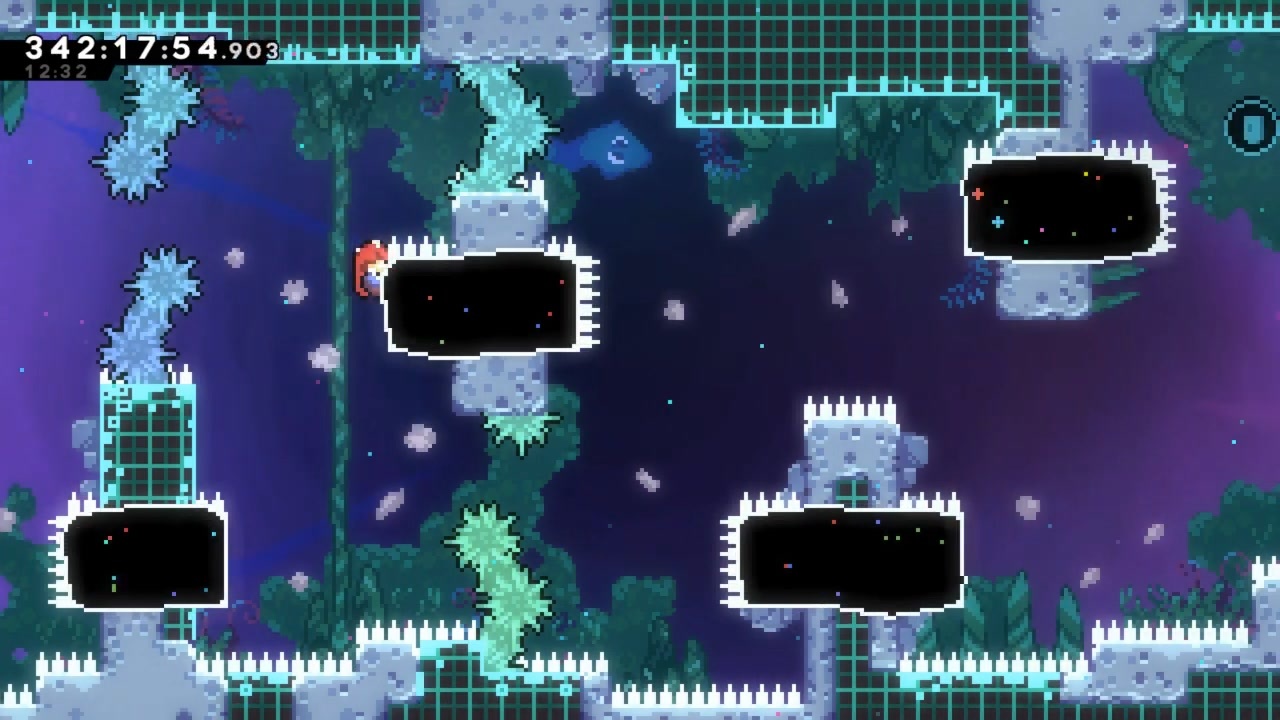Image resolution: width=1280 pixels, height=720 pixels.
Task: Click a drifting white snow particle
Action: pos(673,310)
